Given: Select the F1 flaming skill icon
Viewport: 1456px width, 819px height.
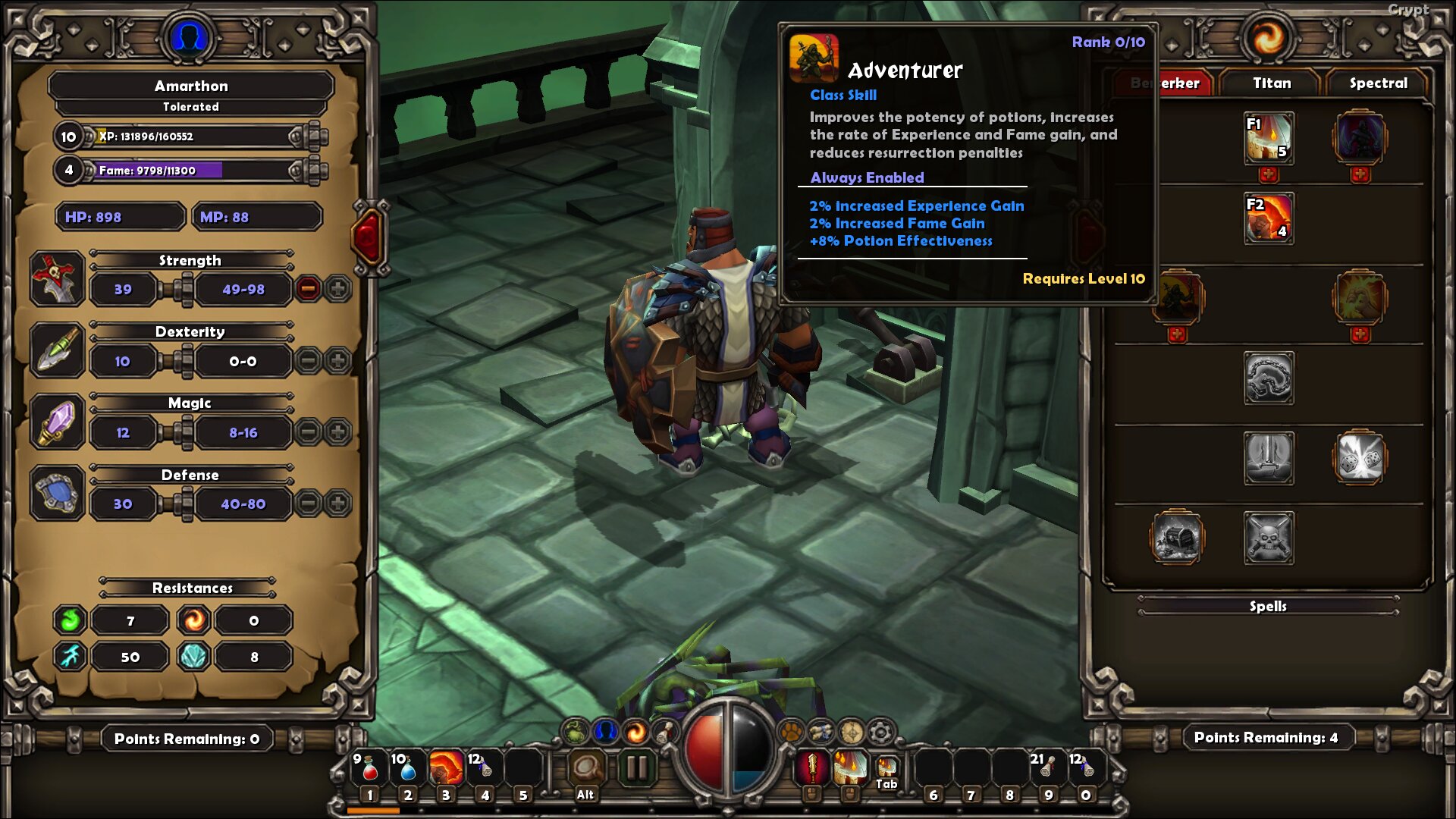Looking at the screenshot, I should click(1269, 138).
